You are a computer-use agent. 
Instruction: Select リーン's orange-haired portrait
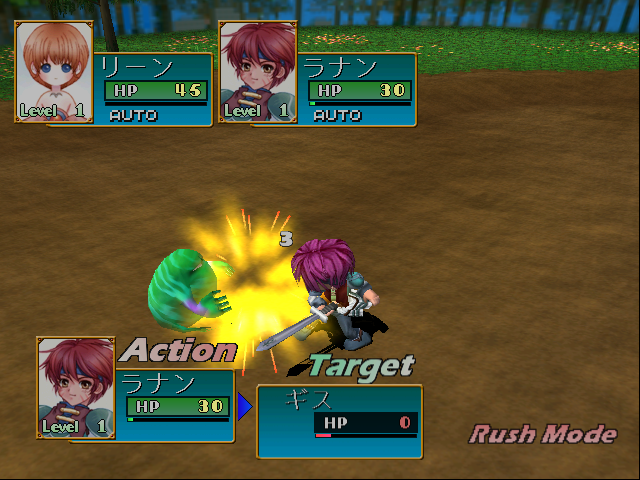click(54, 72)
